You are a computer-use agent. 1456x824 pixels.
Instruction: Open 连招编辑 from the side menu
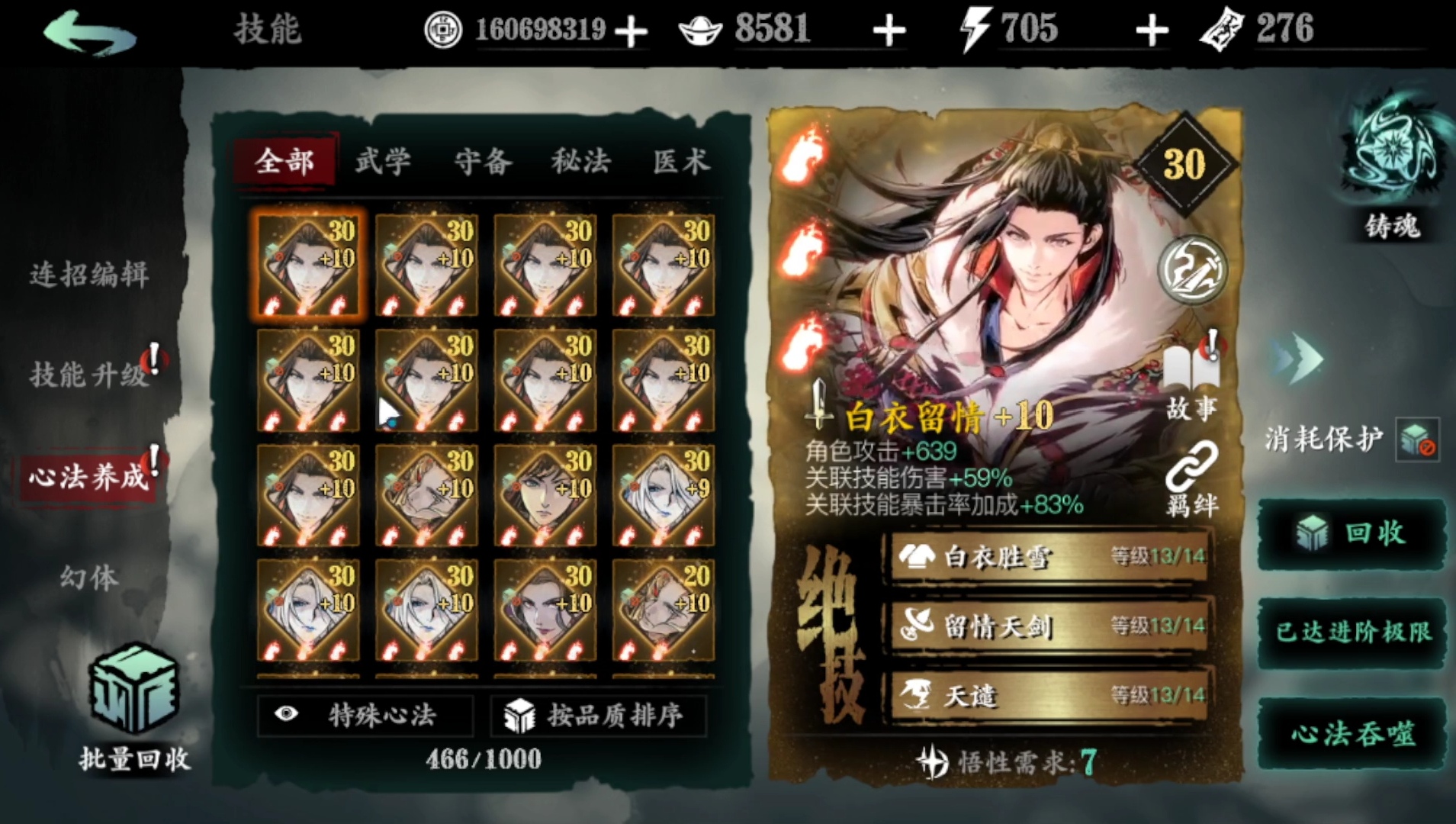point(89,275)
